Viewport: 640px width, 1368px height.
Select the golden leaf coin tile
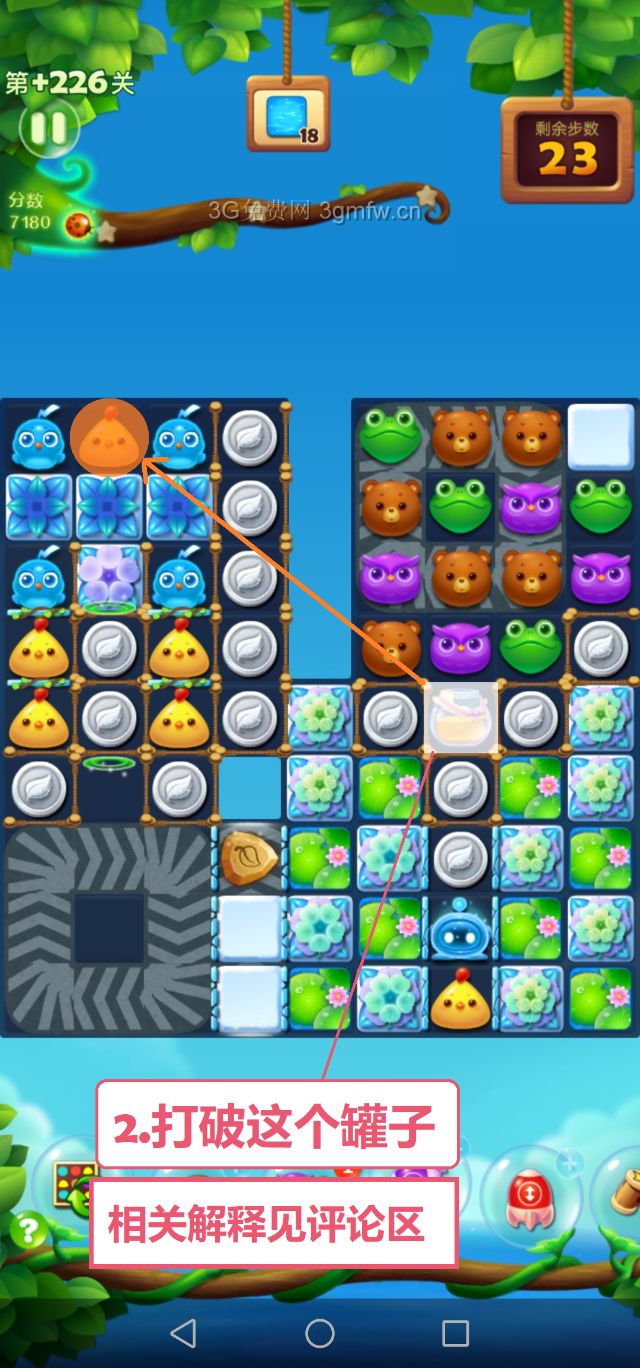250,858
